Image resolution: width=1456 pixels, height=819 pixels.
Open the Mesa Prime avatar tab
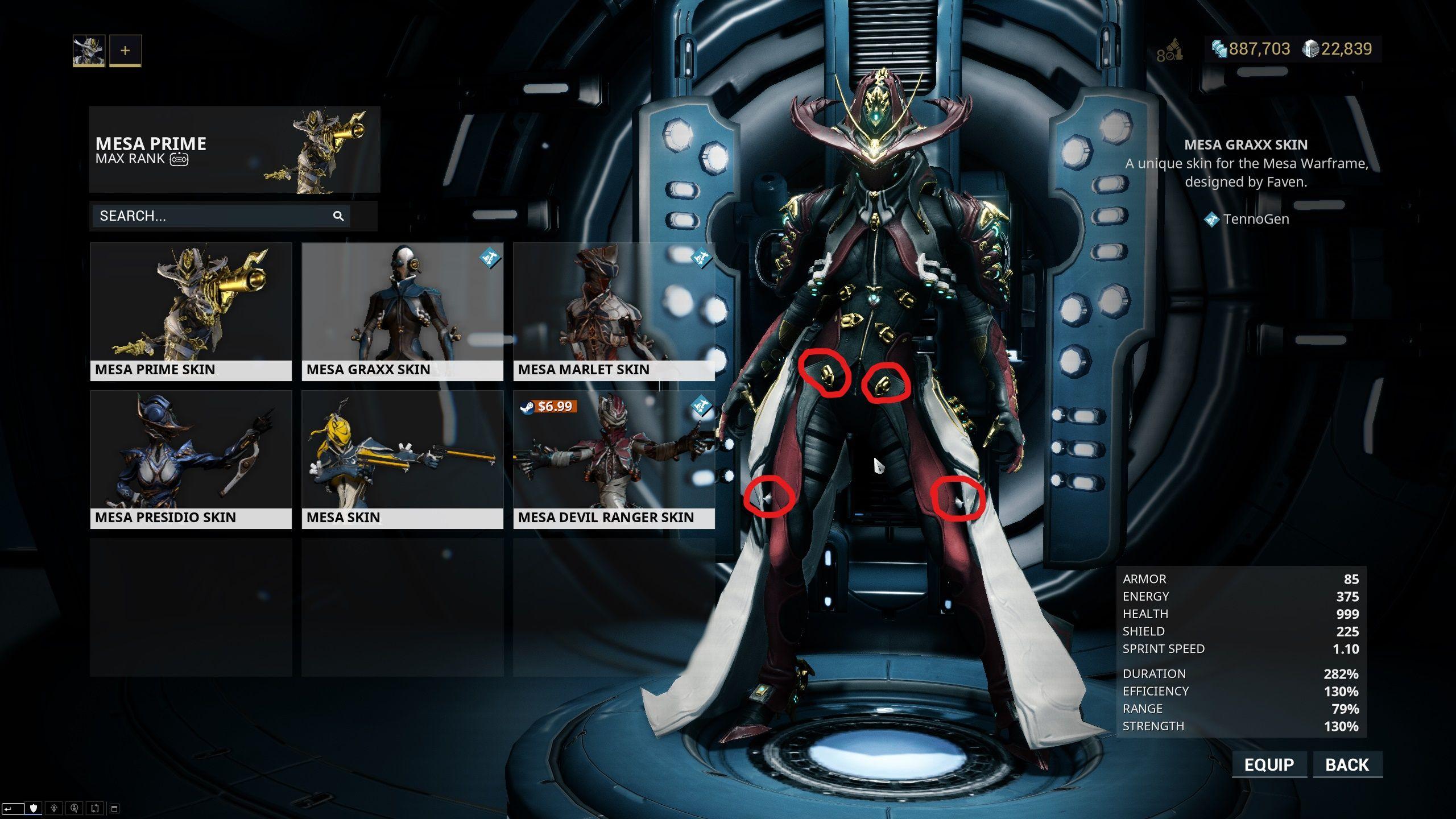tap(89, 51)
